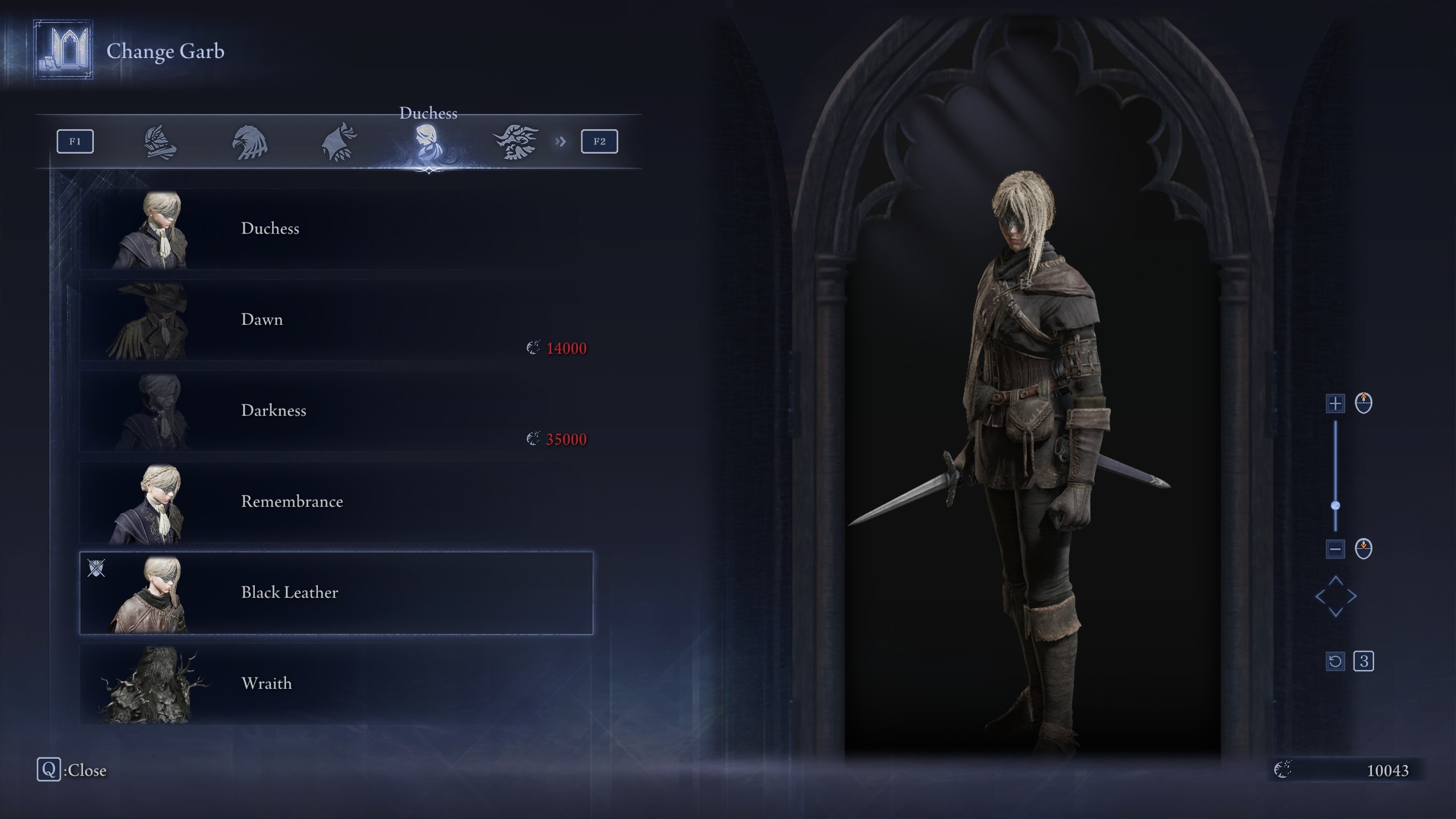Select the Remembrance garb

pyautogui.click(x=336, y=502)
